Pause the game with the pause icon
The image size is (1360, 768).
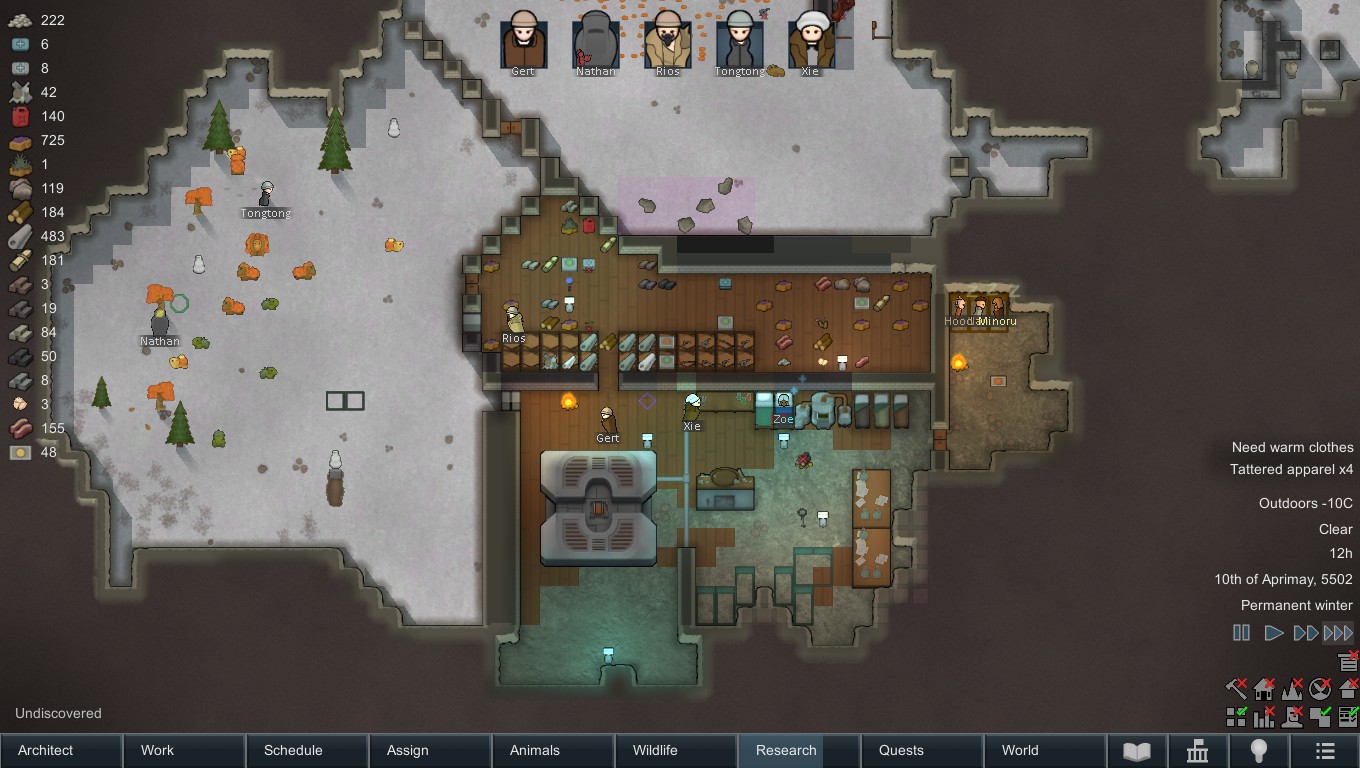click(x=1241, y=632)
